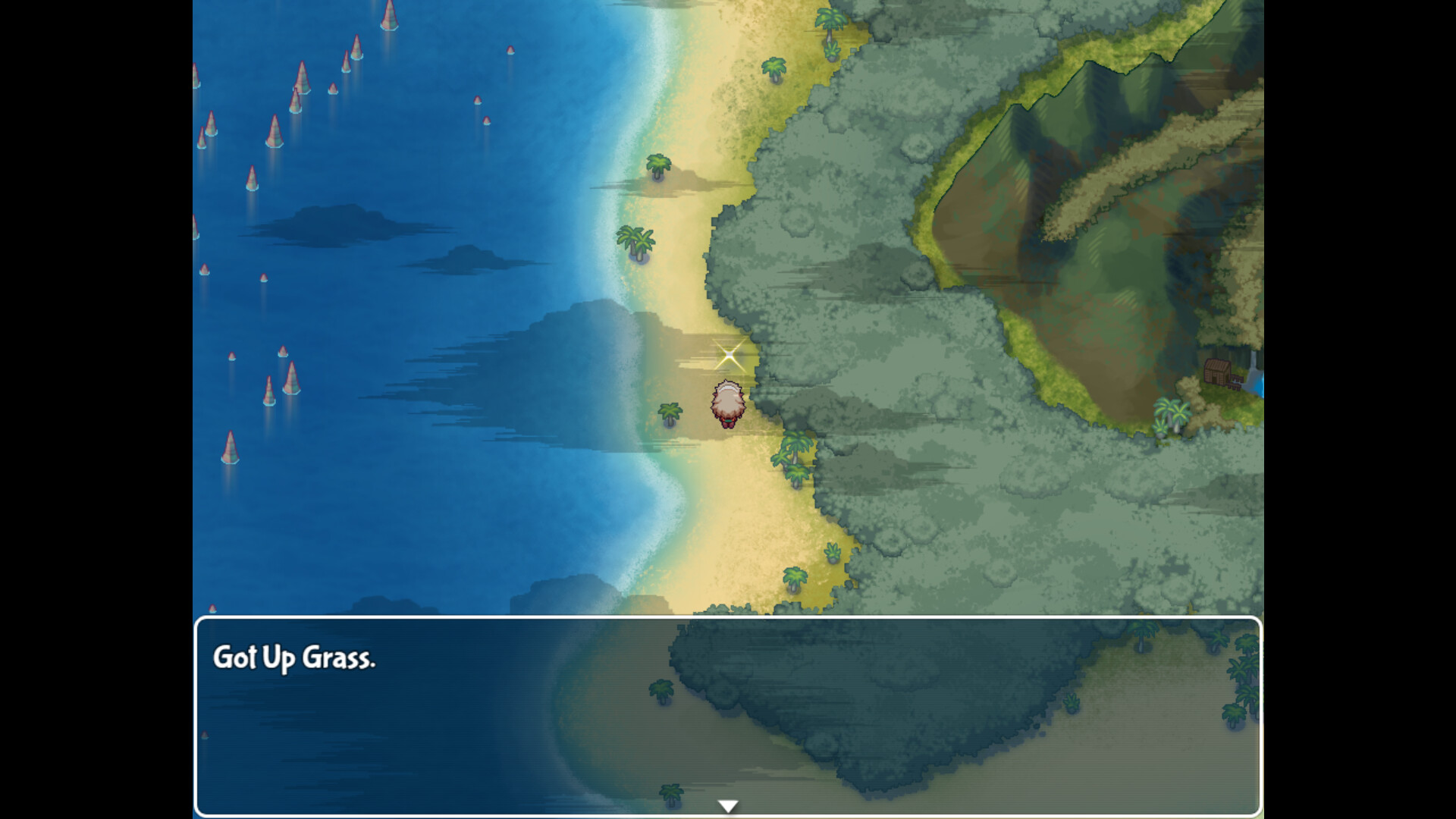Select the wooden hut near the waterfall
This screenshot has width=1456, height=819.
coord(1218,372)
